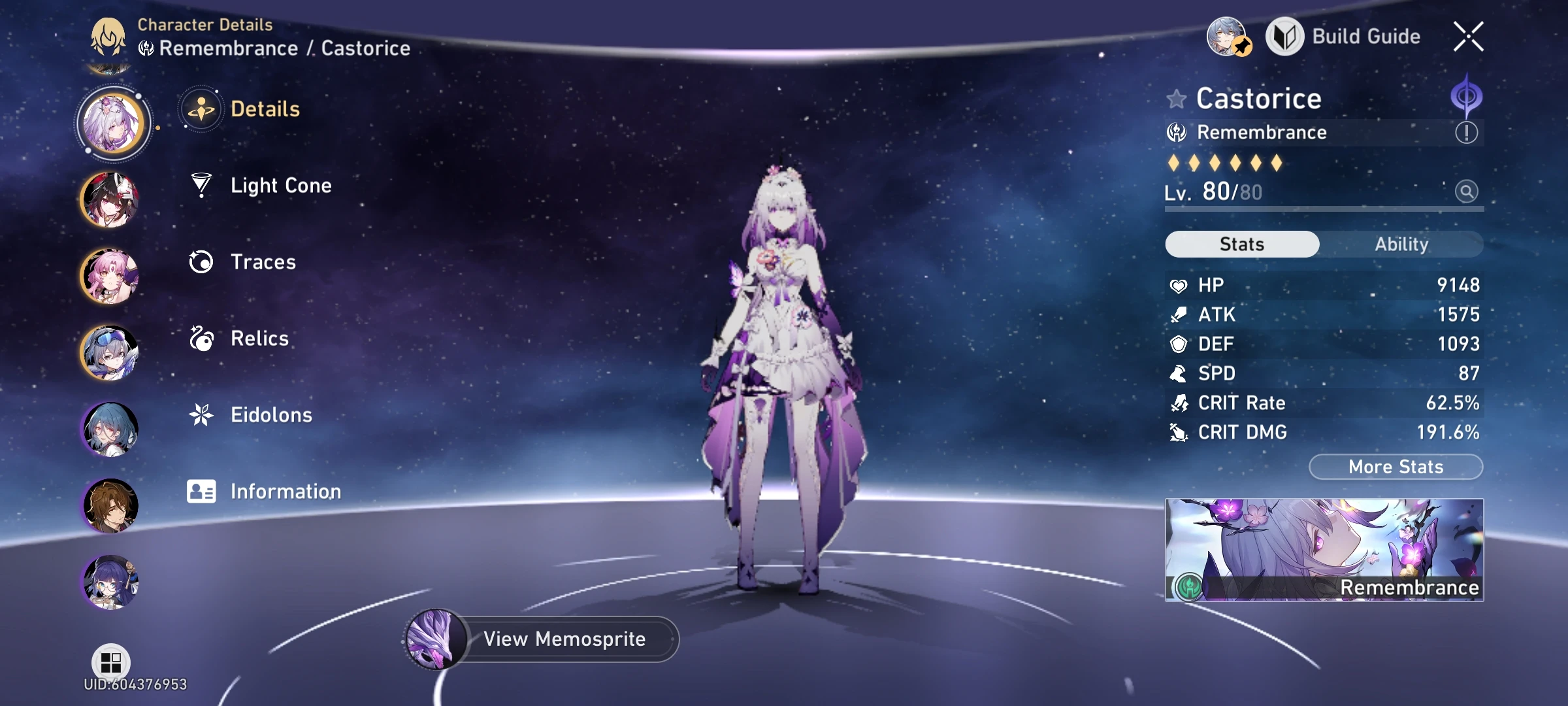Screen dimensions: 1568x706
Task: Open the Relics section
Action: click(x=259, y=339)
